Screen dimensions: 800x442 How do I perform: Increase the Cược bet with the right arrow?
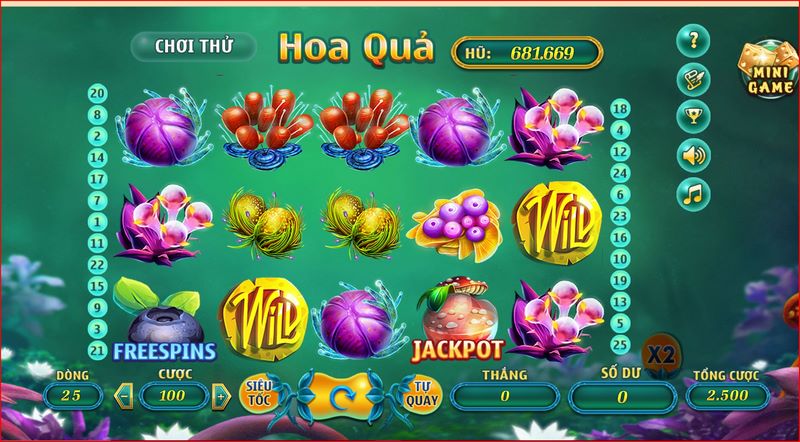coord(220,395)
